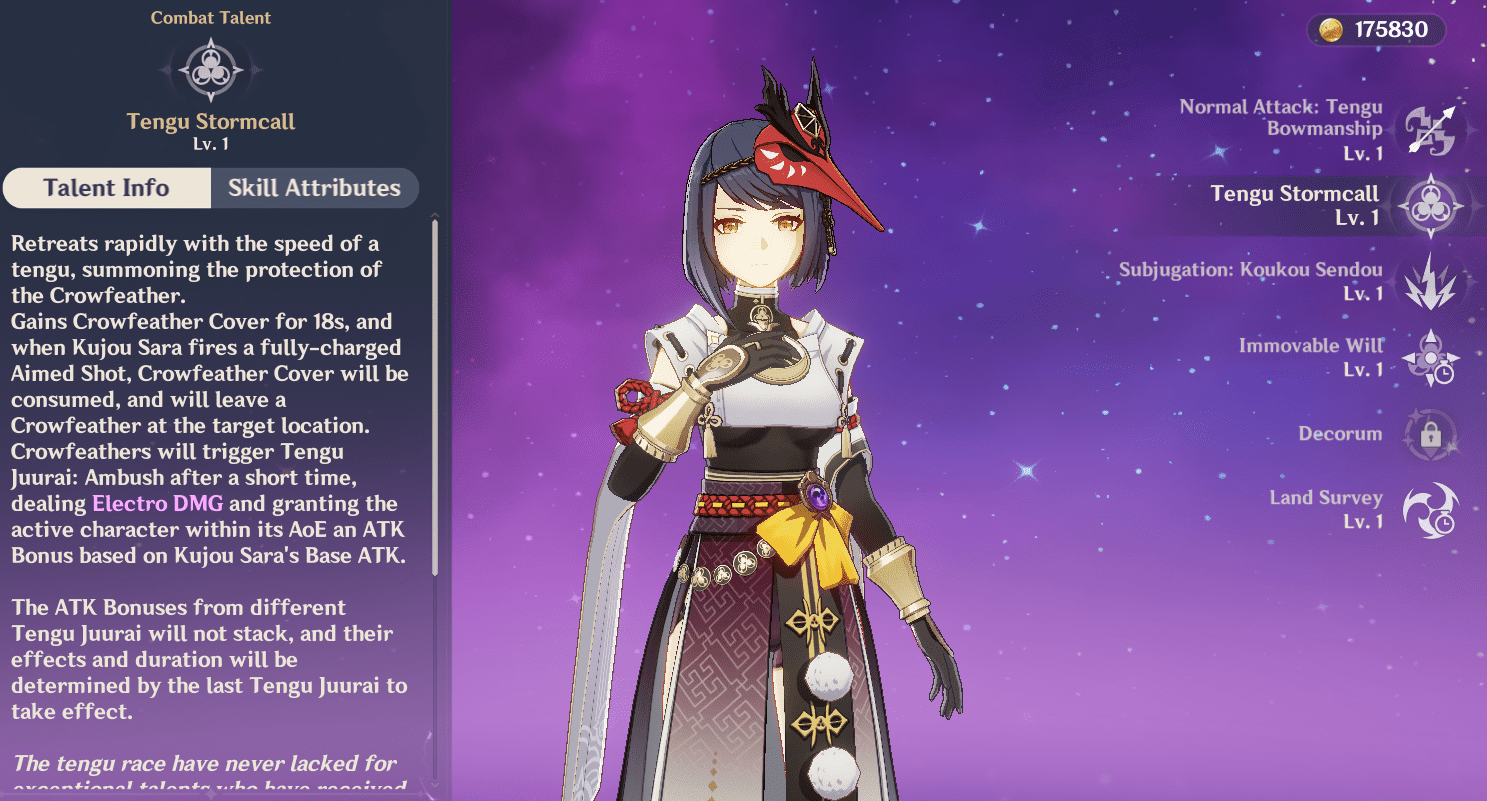
Task: Select the Subjugation: Koukou Sendou burst icon
Action: click(1430, 281)
